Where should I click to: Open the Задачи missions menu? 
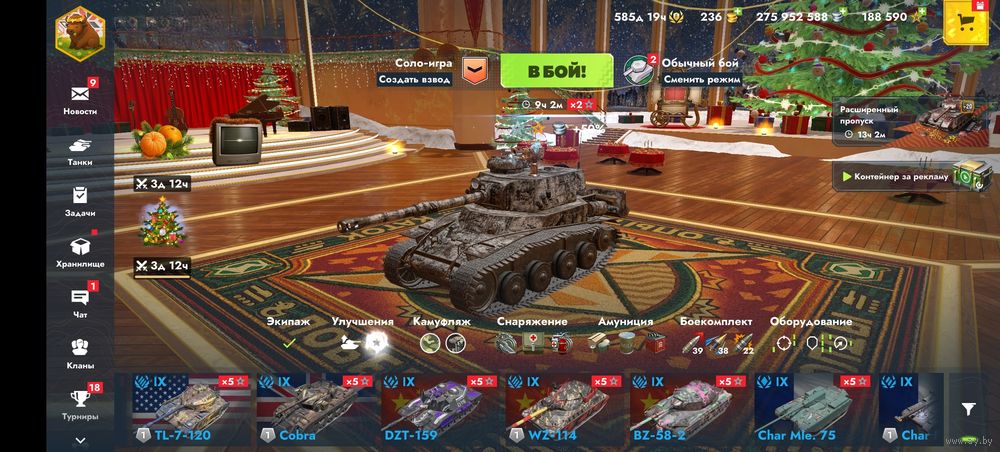80,199
